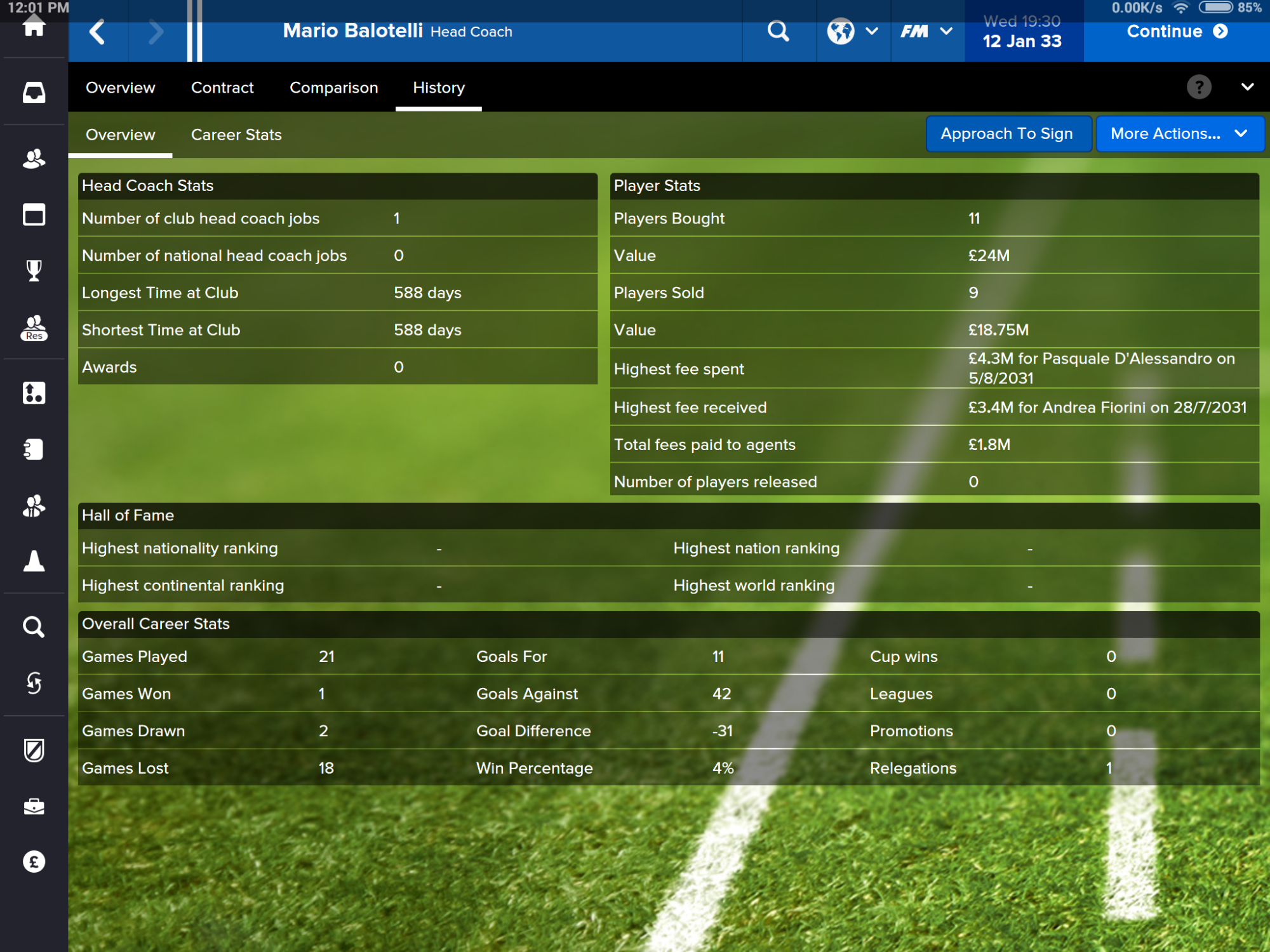
Task: Open the club badge shield icon
Action: 34,750
